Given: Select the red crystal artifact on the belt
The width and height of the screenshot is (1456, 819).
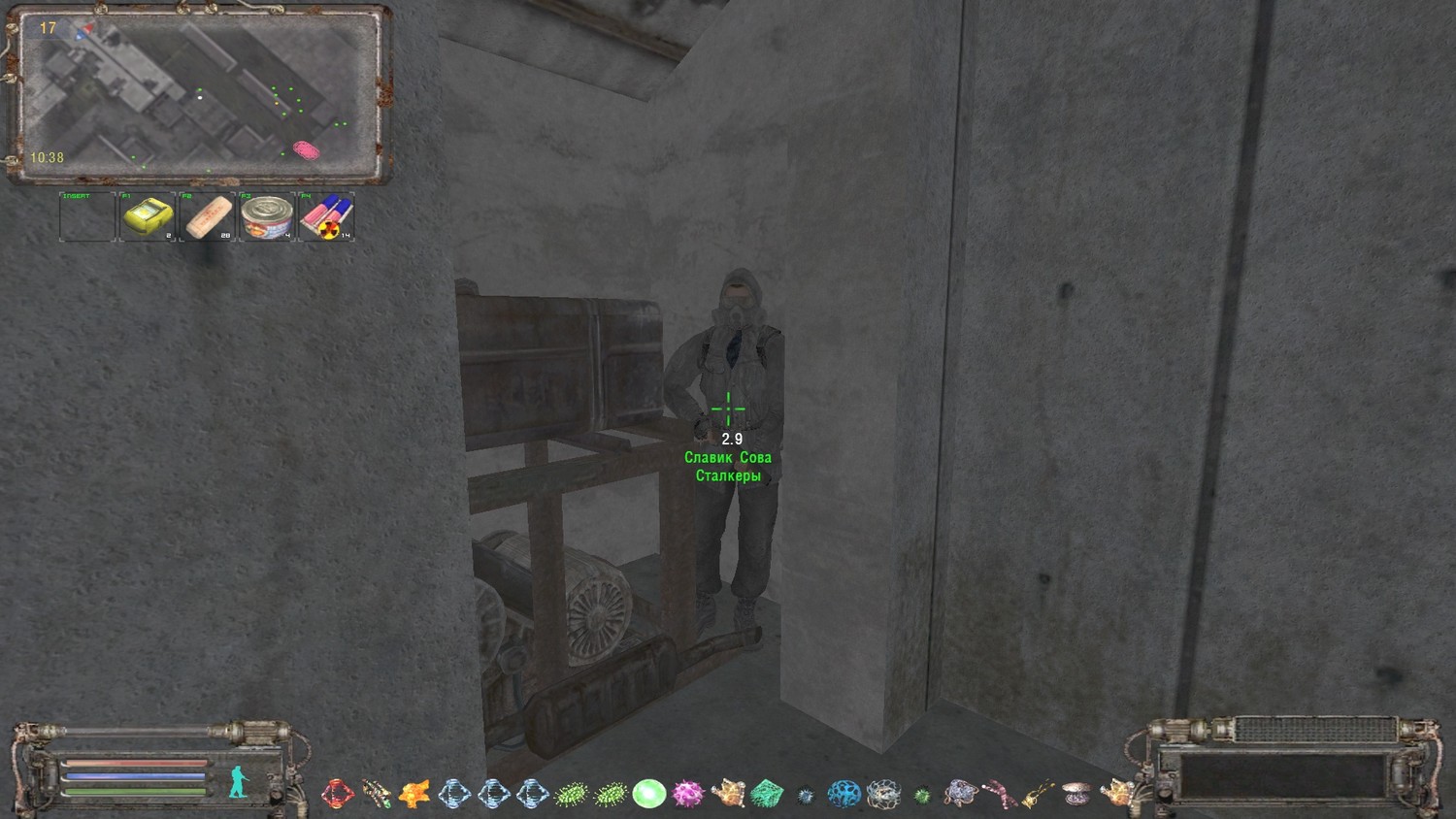Looking at the screenshot, I should (x=337, y=794).
